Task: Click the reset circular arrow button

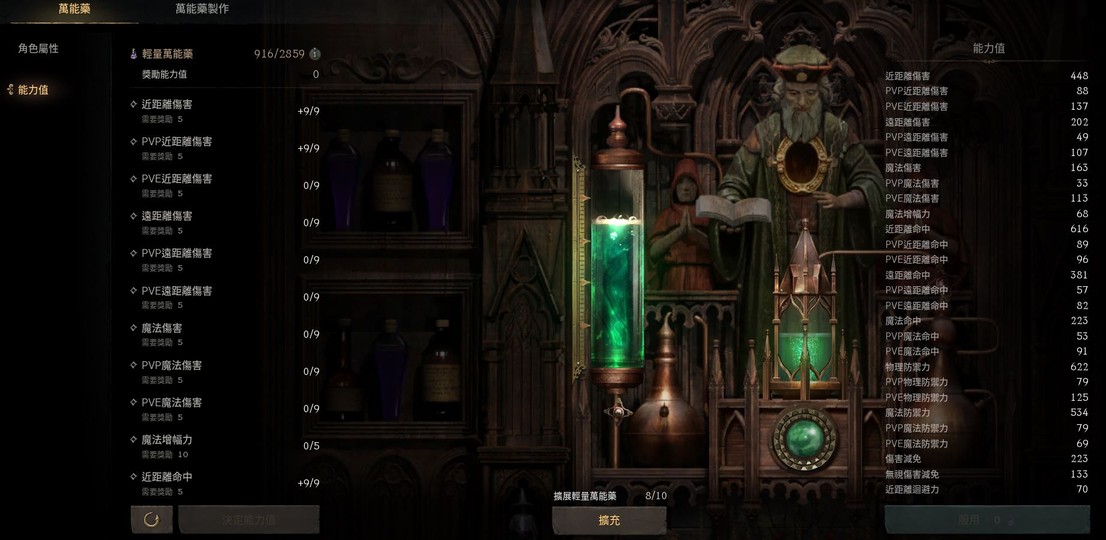Action: click(x=151, y=519)
